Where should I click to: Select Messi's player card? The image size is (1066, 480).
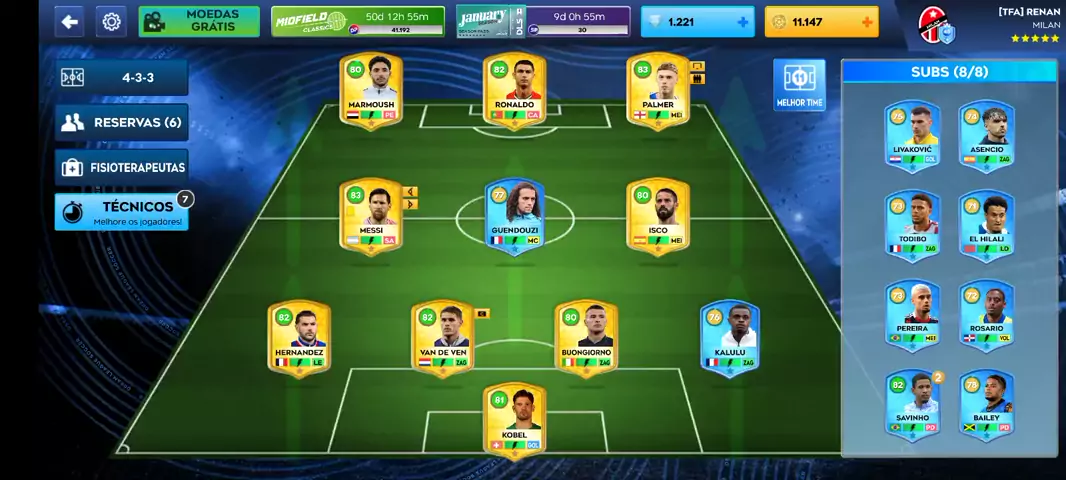click(371, 215)
